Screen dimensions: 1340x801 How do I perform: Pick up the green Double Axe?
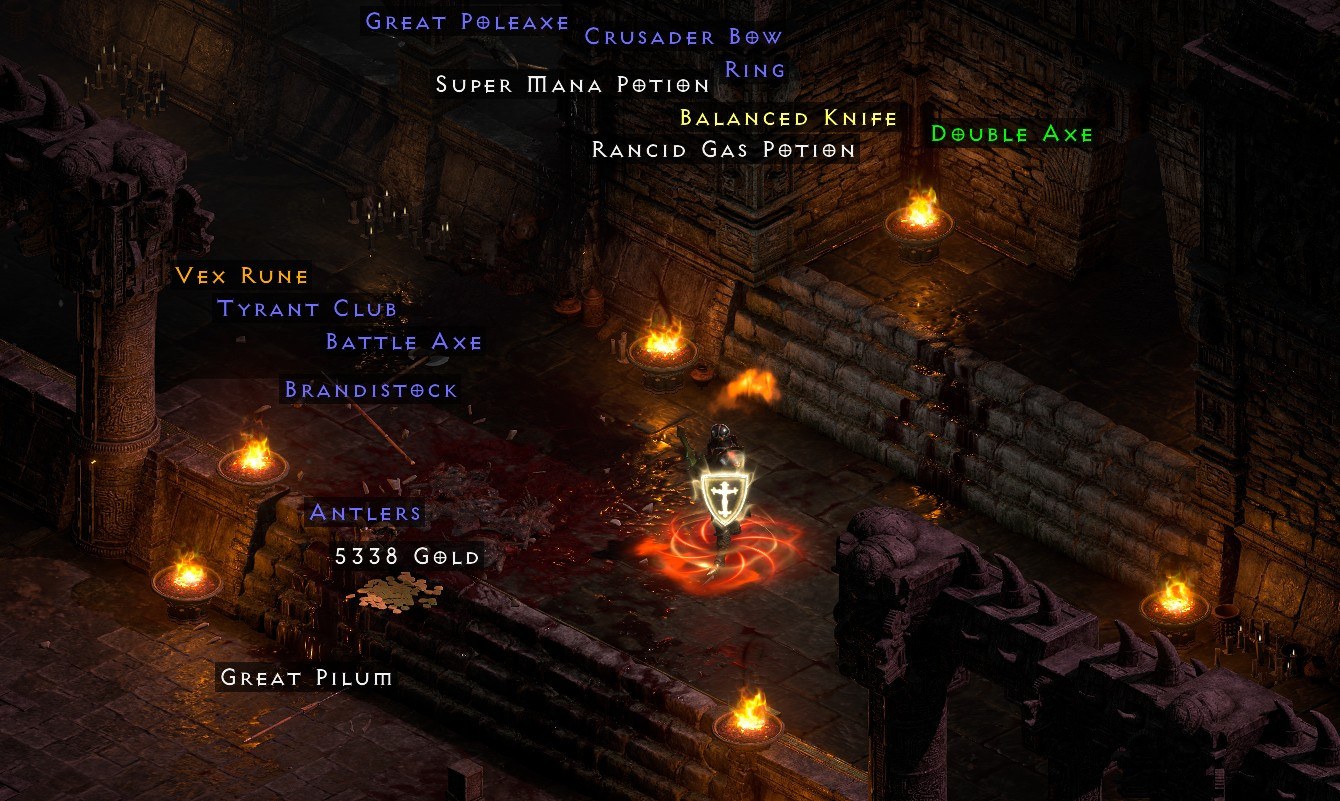click(x=1009, y=134)
